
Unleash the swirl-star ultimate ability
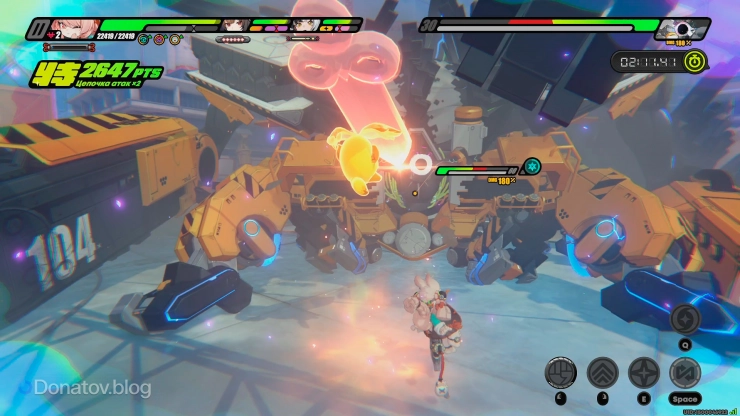coord(685,319)
